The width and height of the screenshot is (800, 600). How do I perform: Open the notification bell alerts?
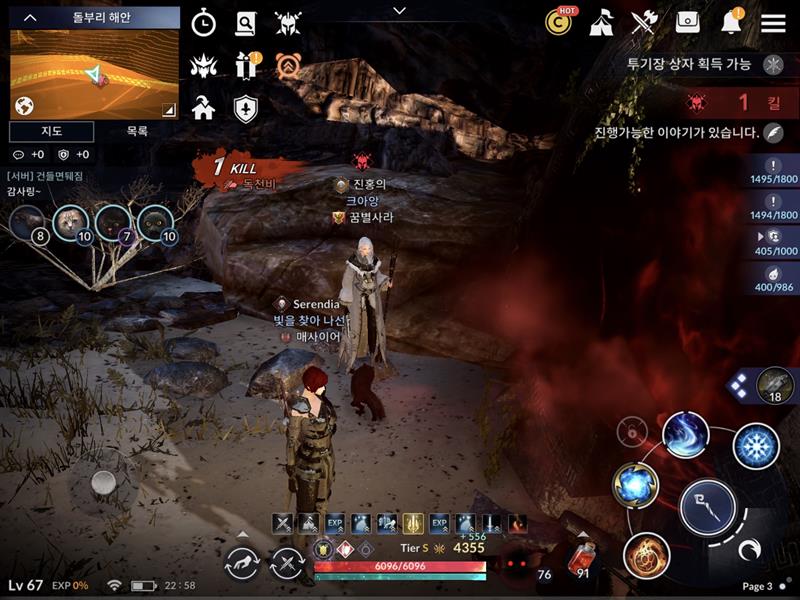(731, 22)
